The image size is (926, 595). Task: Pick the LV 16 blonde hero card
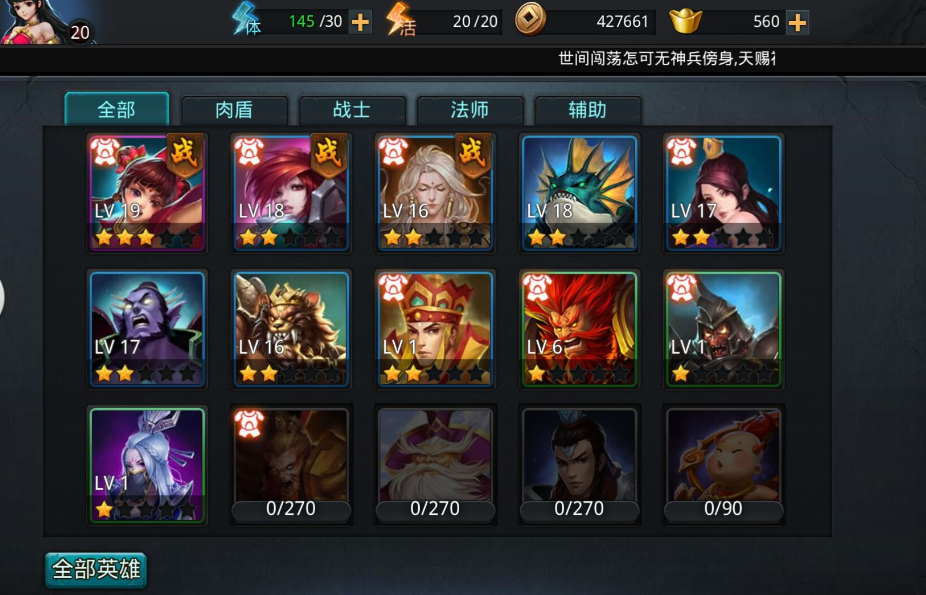click(x=435, y=192)
